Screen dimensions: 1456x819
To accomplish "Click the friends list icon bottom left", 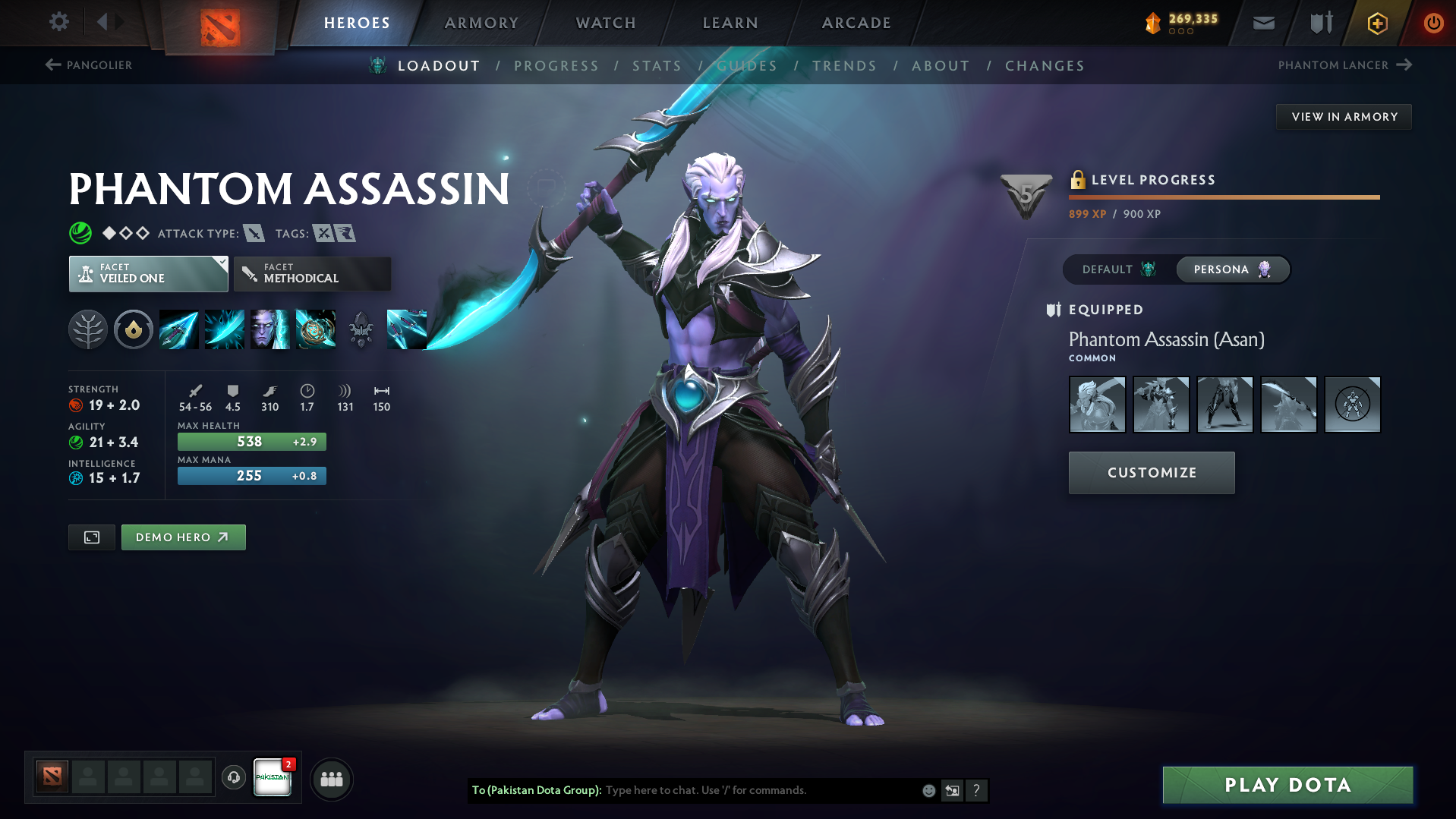I will pyautogui.click(x=332, y=779).
